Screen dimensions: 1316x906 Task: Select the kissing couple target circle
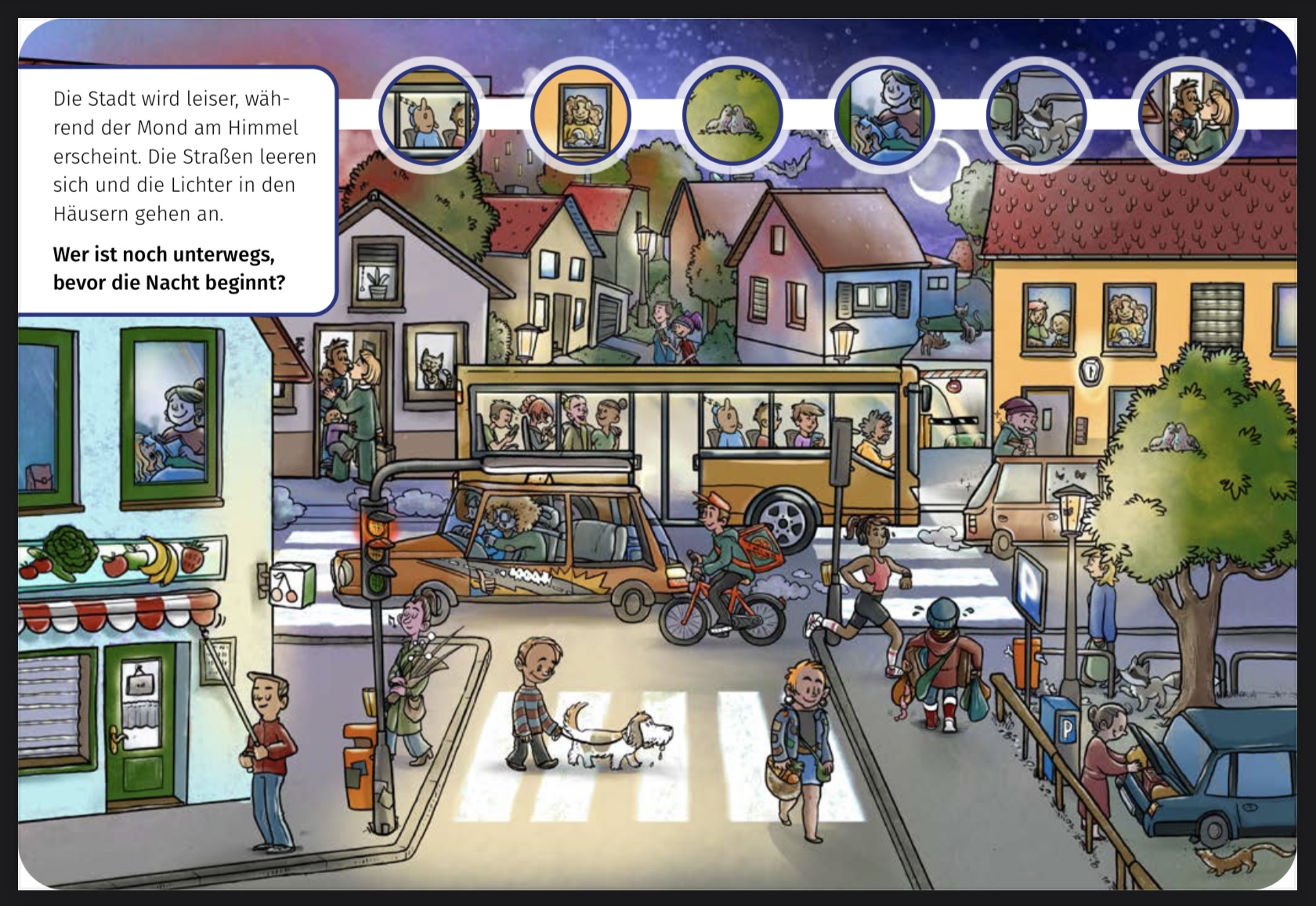coord(1188,115)
